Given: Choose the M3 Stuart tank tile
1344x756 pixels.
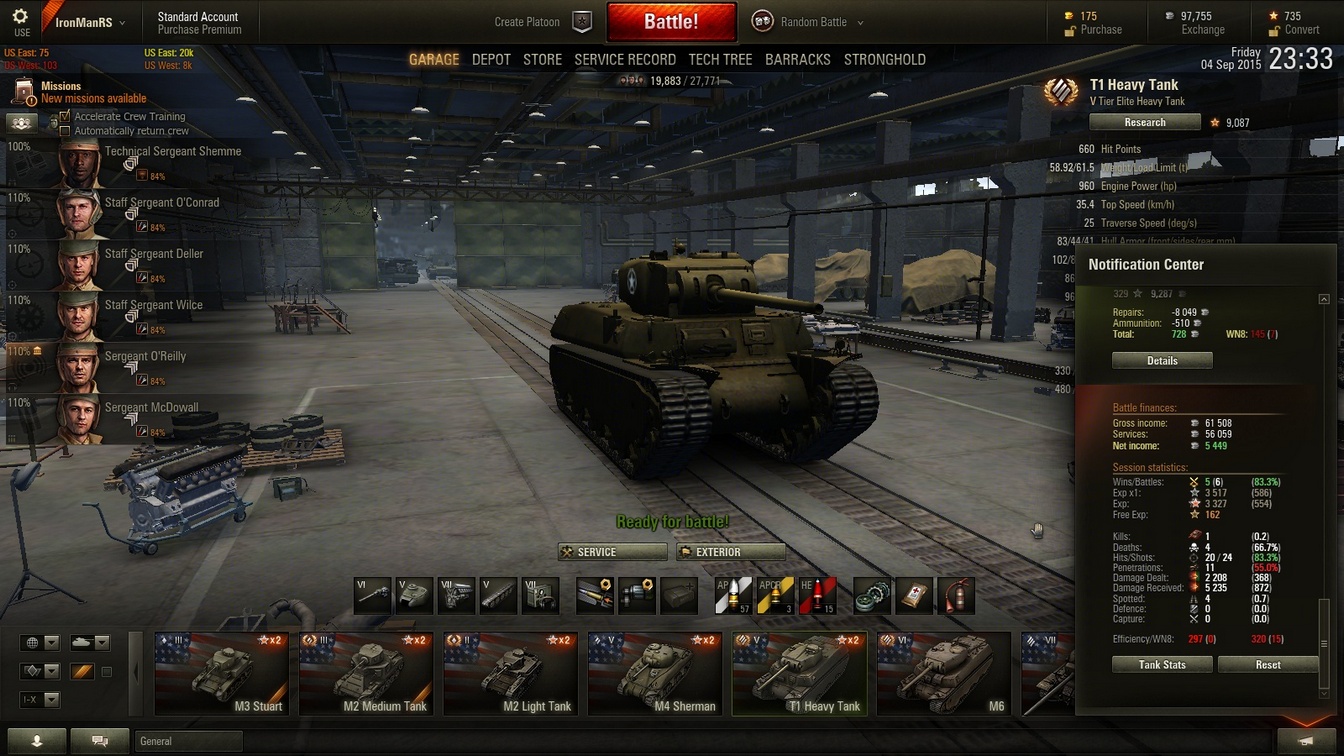Looking at the screenshot, I should [221, 675].
